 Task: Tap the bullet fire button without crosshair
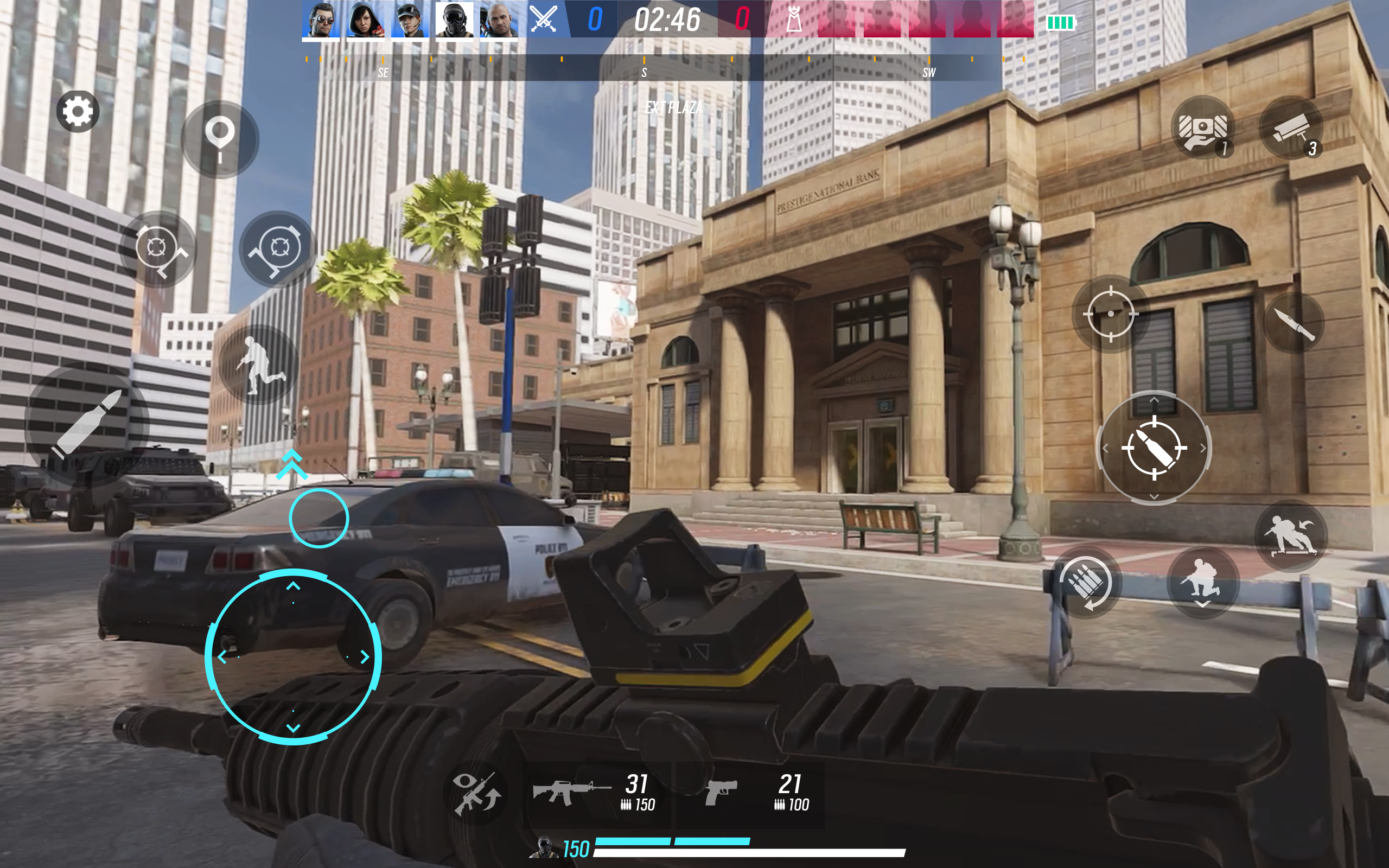click(x=87, y=424)
